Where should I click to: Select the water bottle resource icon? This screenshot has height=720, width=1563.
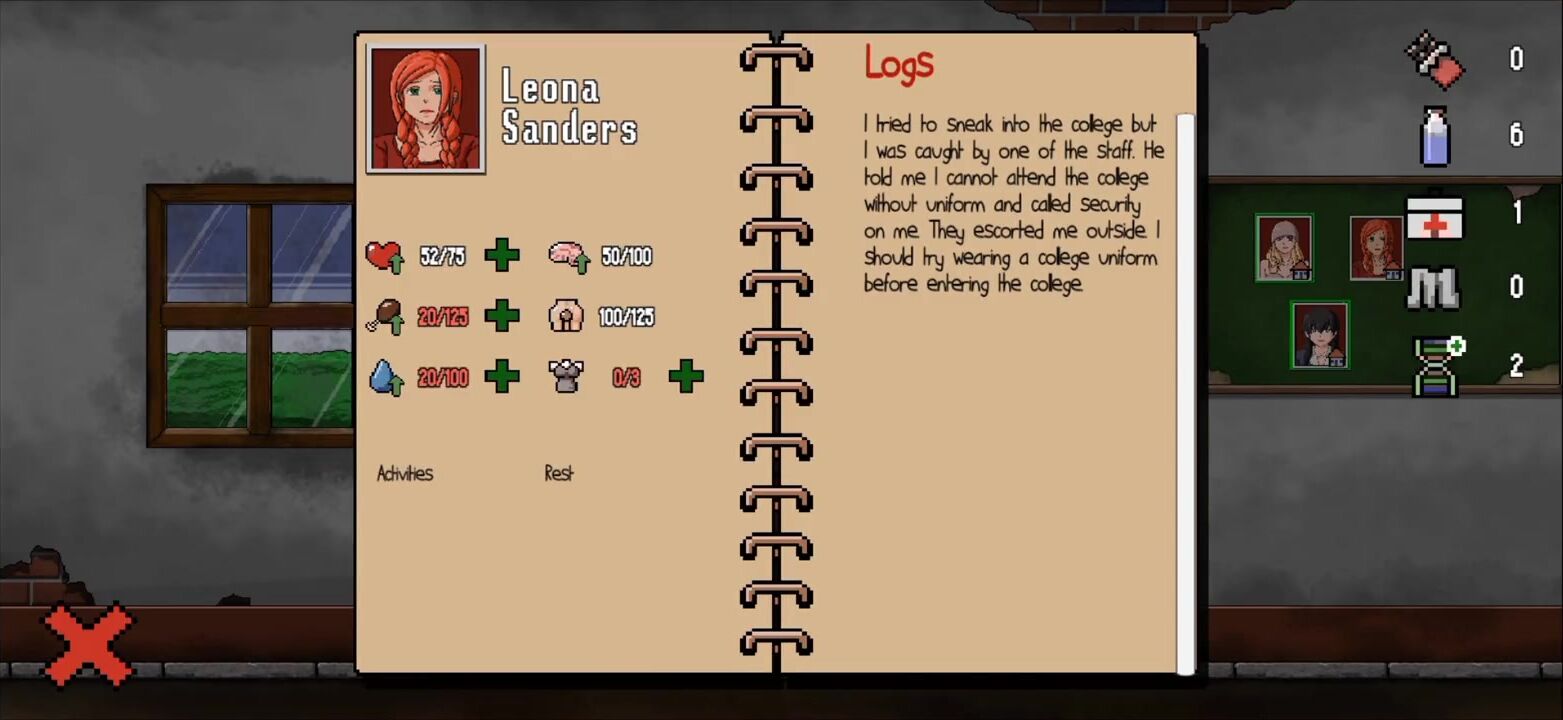[x=1435, y=136]
